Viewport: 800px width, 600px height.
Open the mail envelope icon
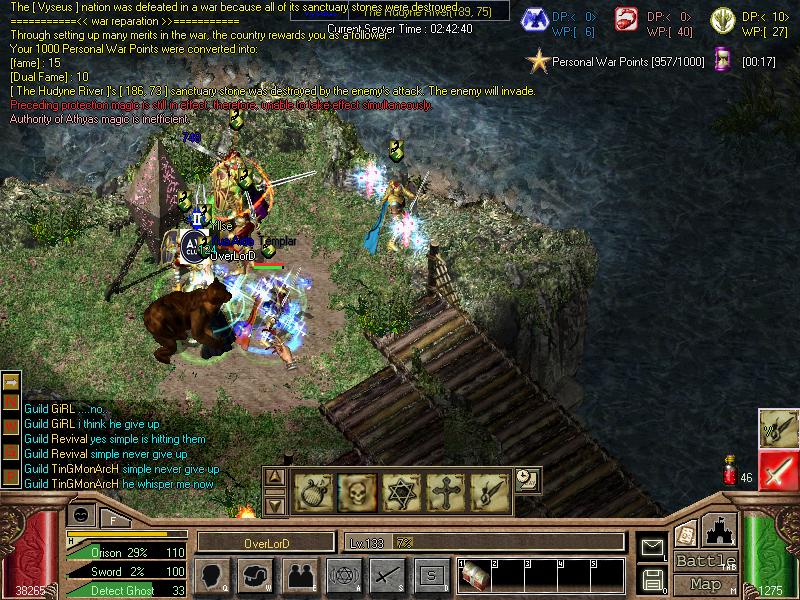[651, 547]
